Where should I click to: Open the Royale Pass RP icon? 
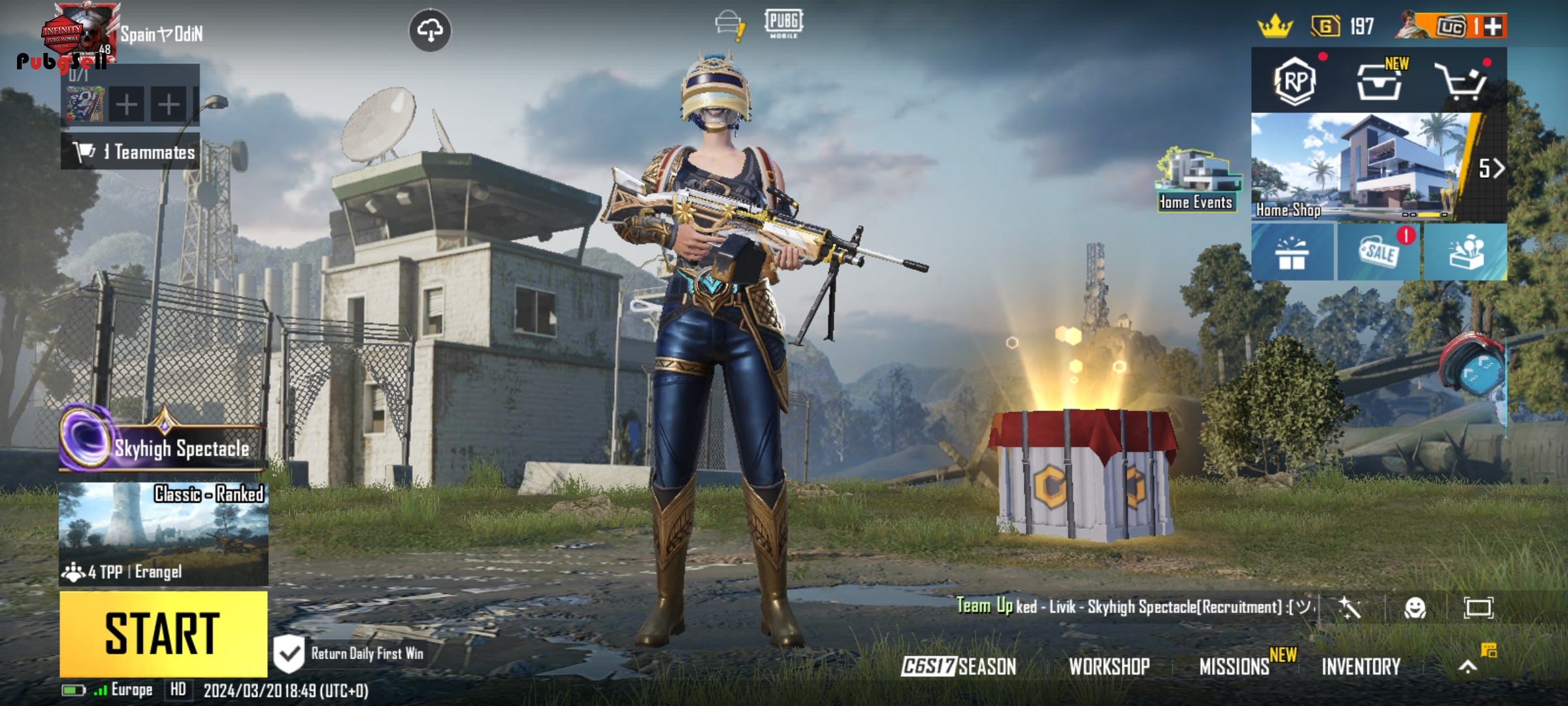click(x=1294, y=81)
